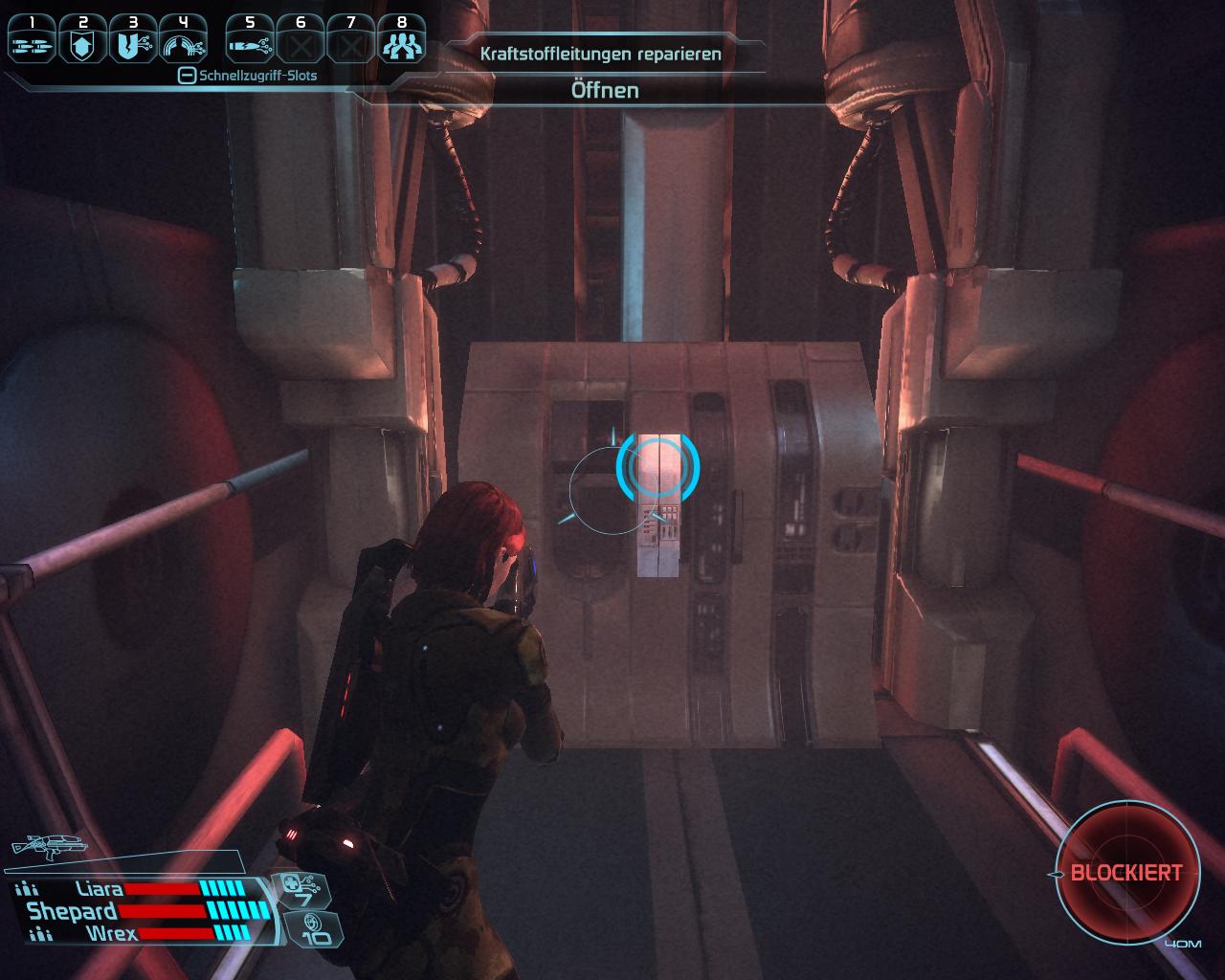Image resolution: width=1225 pixels, height=980 pixels.
Task: Use the overload weapon ability in slot 5
Action: pos(250,41)
